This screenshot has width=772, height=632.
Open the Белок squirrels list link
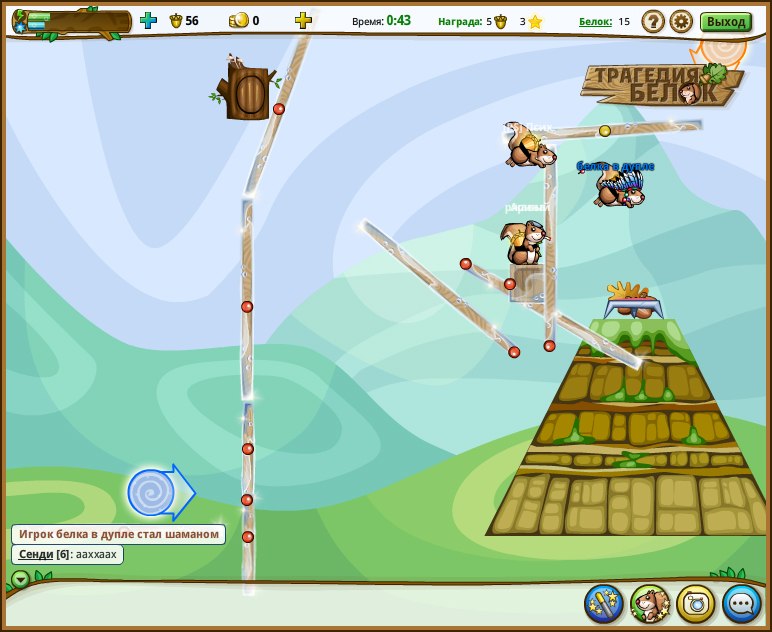[595, 21]
